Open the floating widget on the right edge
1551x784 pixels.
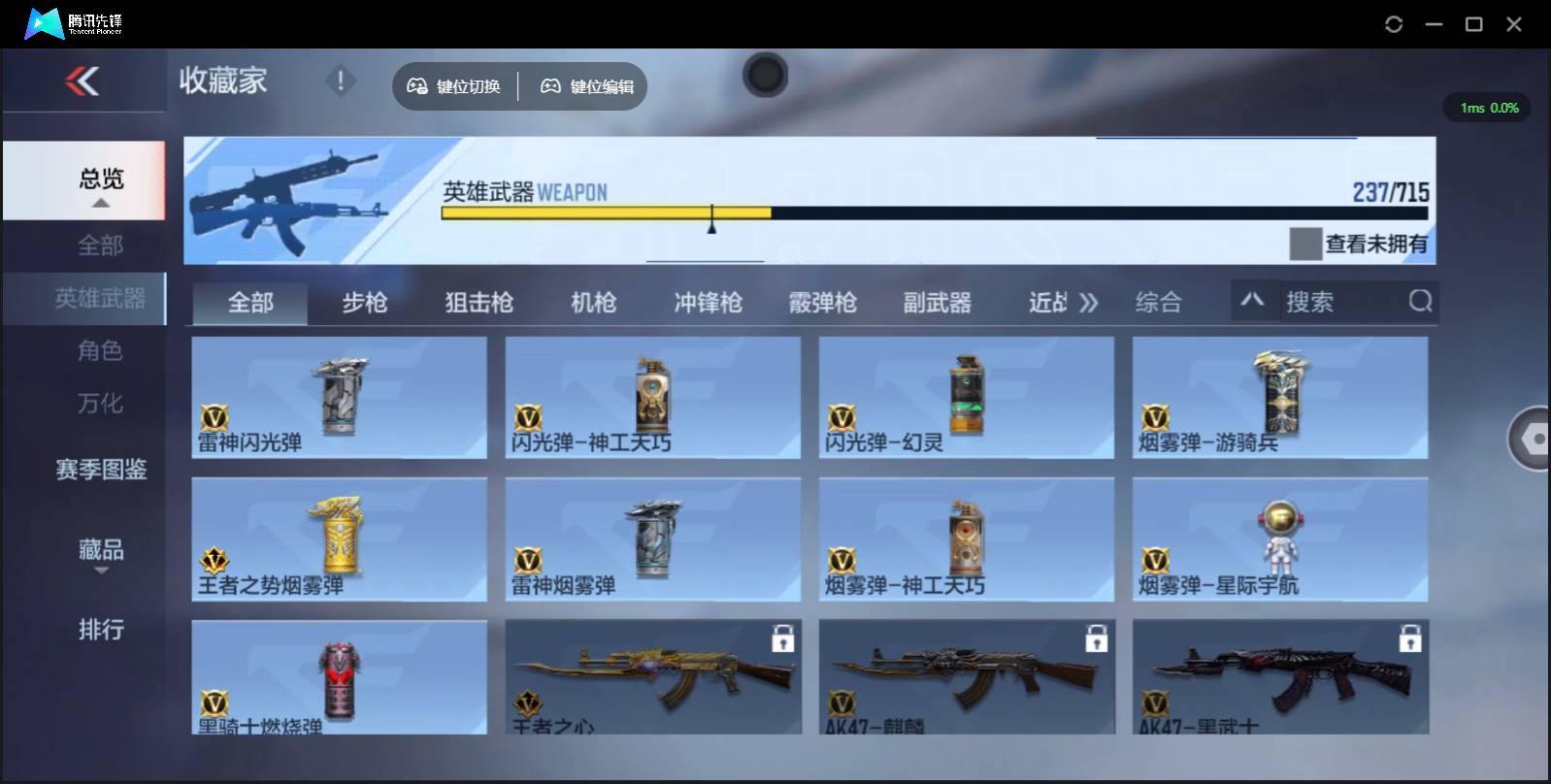[1532, 440]
